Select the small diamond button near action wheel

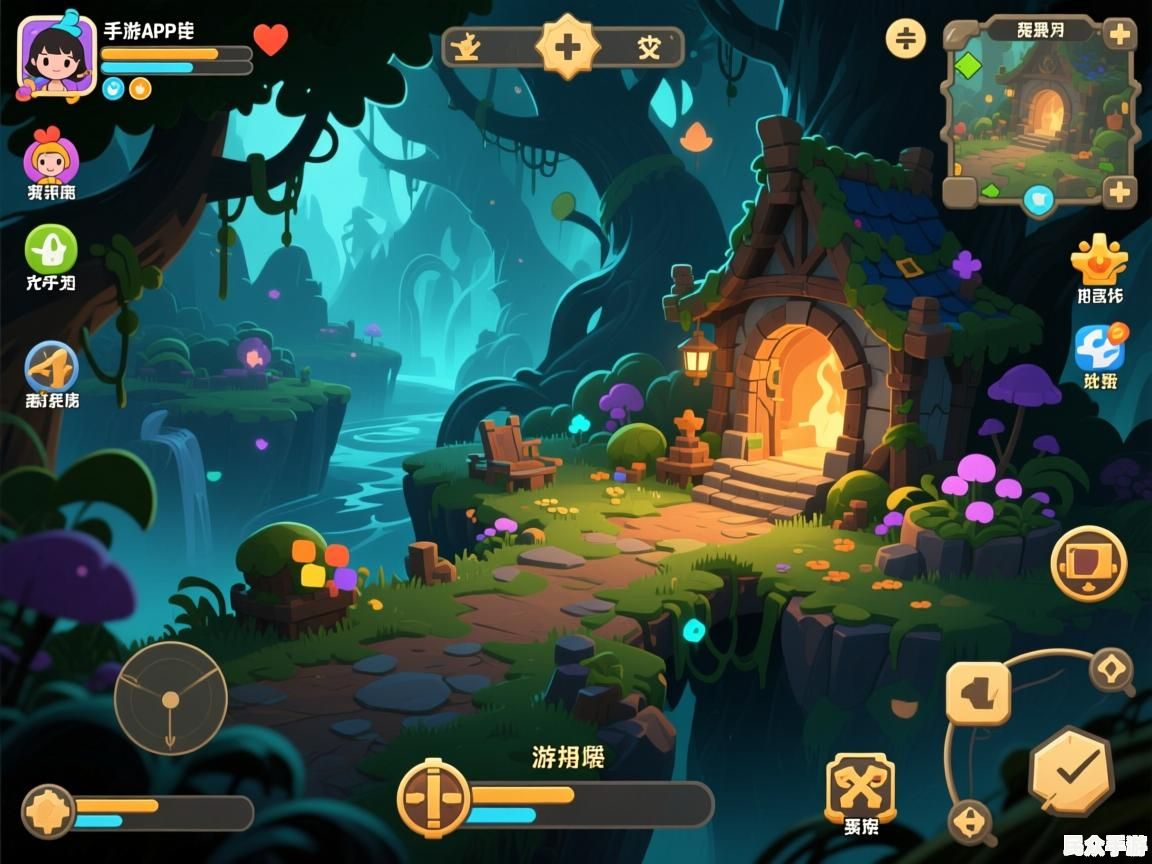pyautogui.click(x=1111, y=669)
